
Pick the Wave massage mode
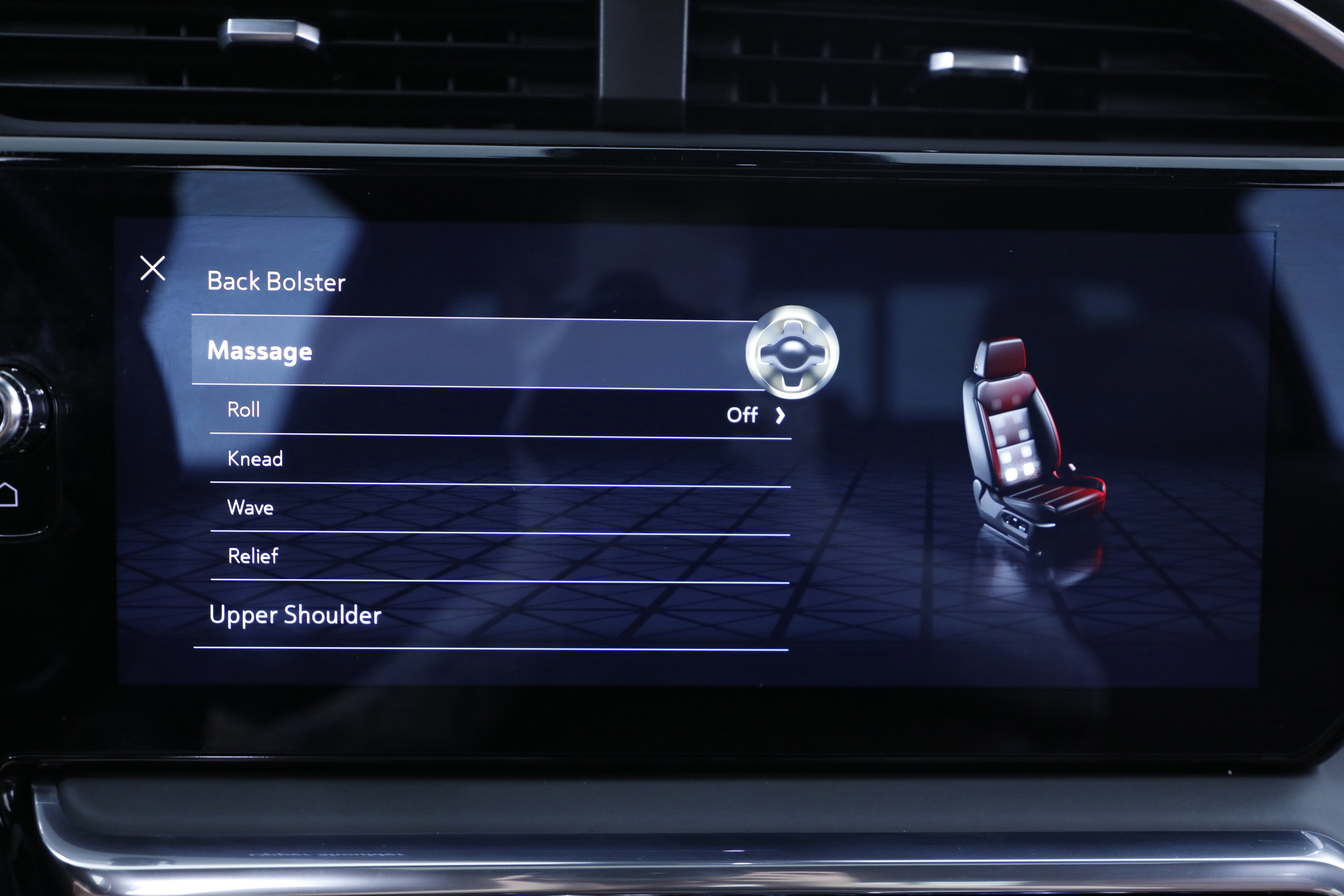tap(250, 508)
